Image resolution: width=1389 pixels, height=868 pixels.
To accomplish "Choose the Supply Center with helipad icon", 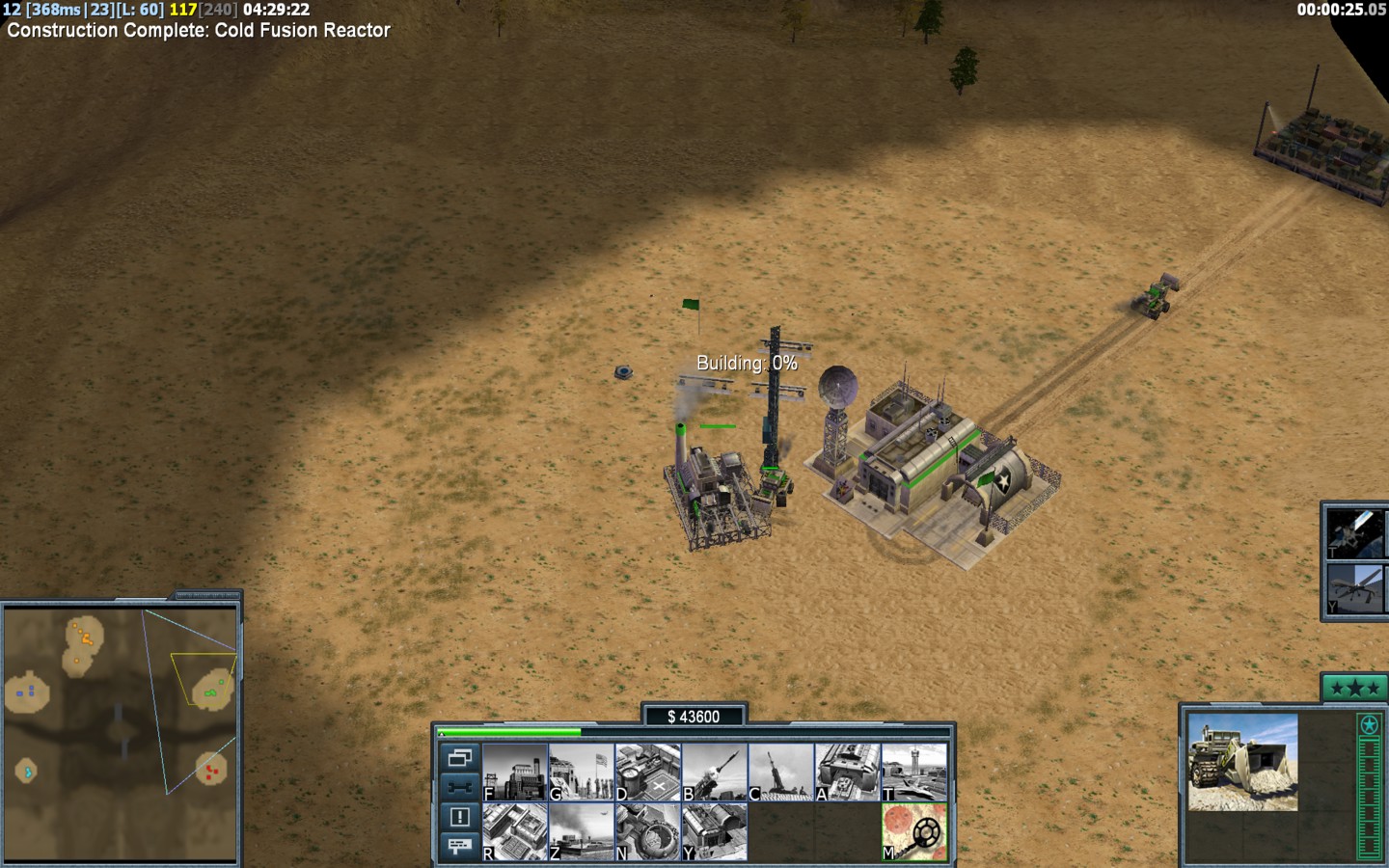I will point(648,773).
